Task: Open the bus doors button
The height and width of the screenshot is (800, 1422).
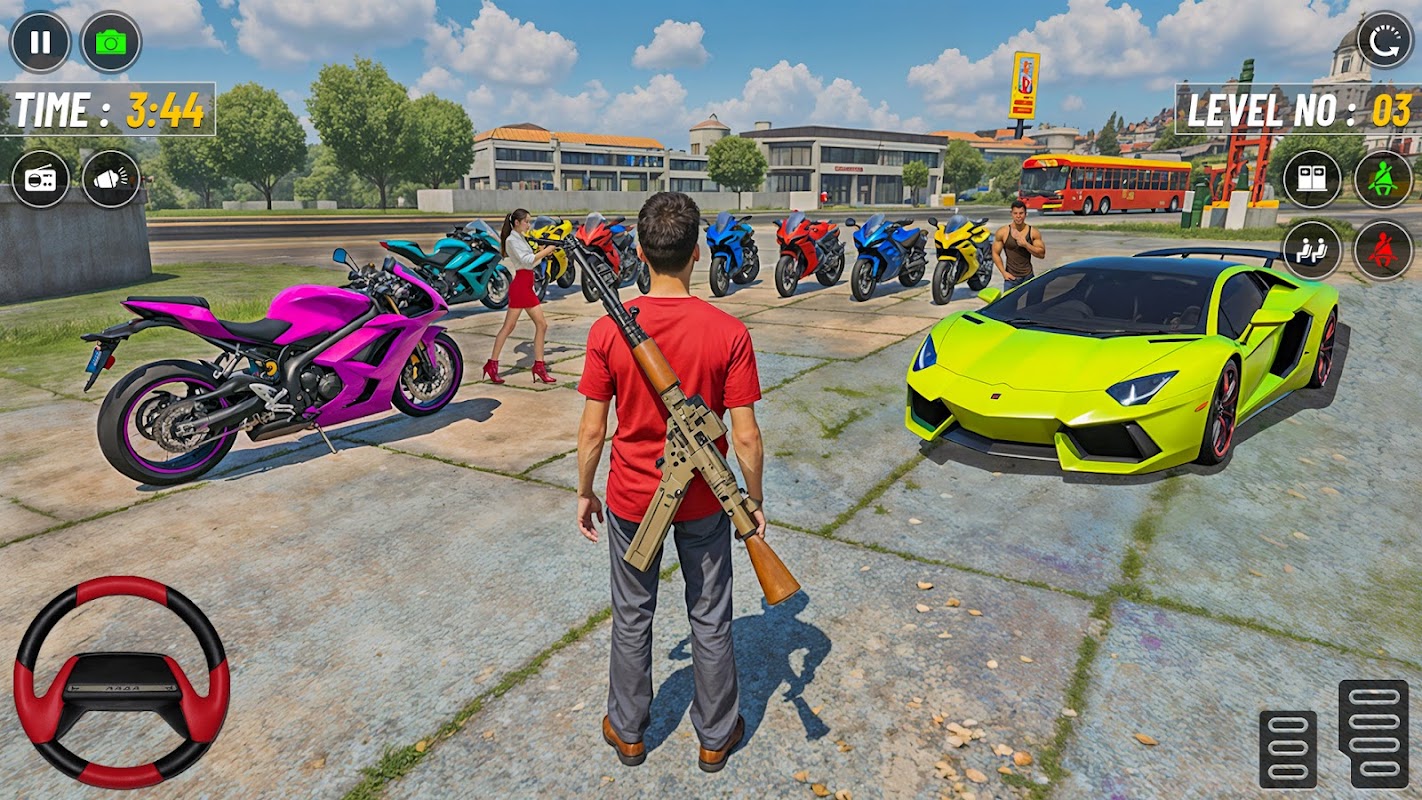Action: [1312, 179]
